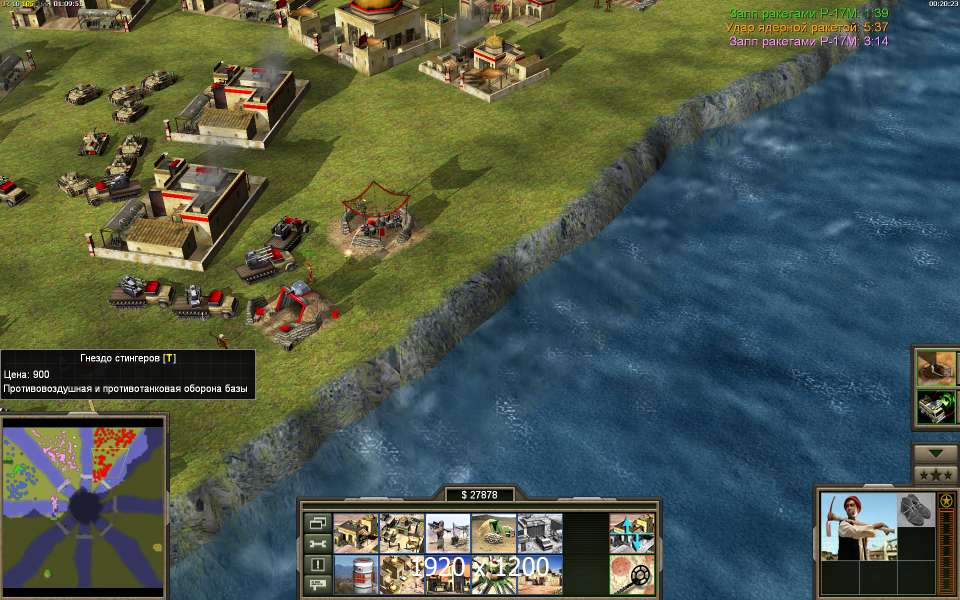960x600 pixels.
Task: Activate the mine detector command icon
Action: (x=632, y=575)
